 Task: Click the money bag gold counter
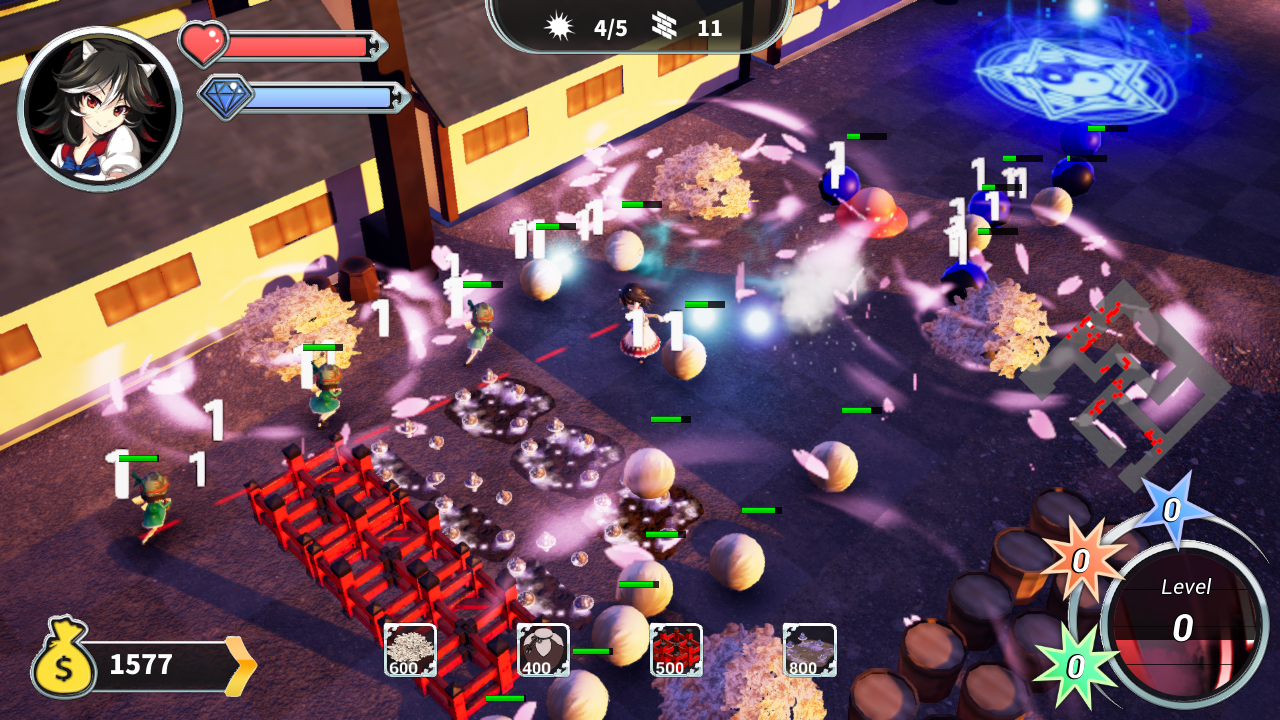[140, 664]
